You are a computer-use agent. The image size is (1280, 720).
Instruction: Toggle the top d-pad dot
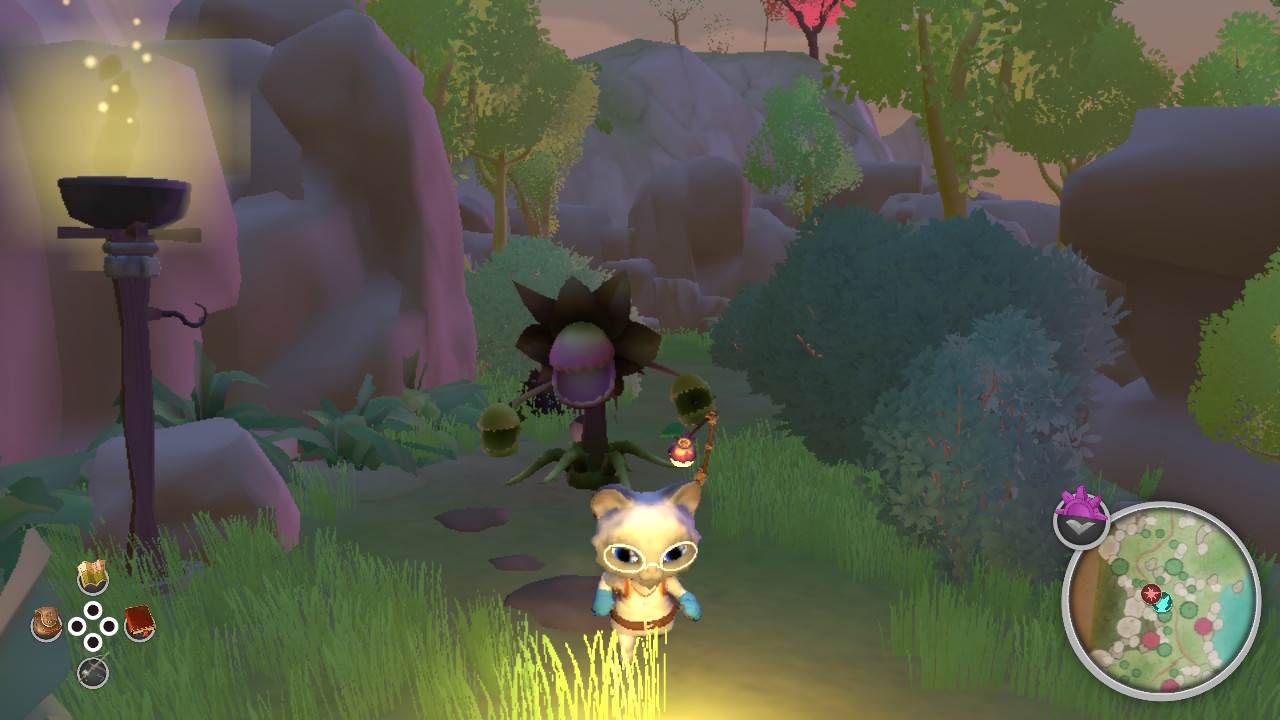pyautogui.click(x=94, y=608)
